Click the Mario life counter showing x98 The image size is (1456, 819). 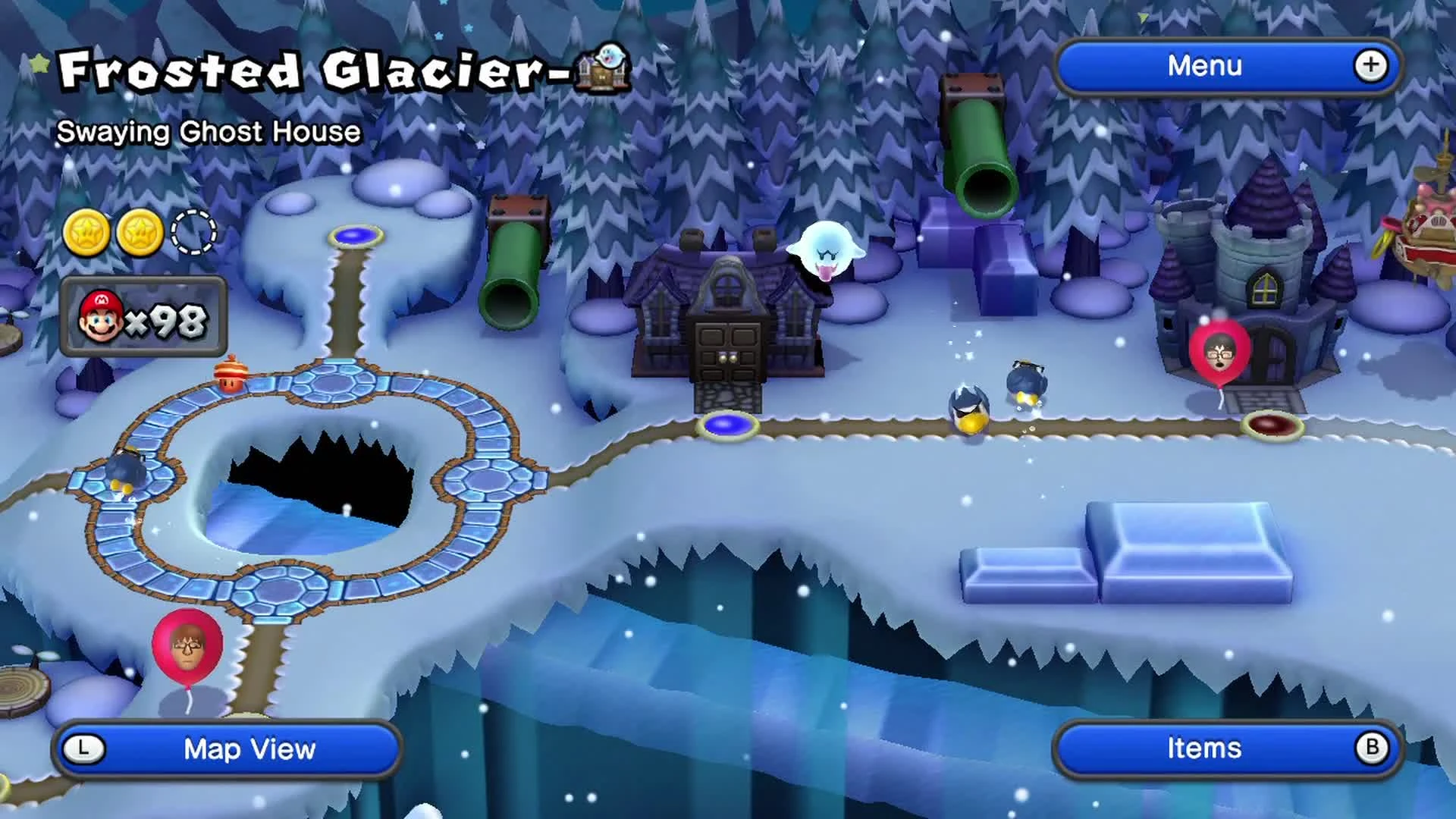pyautogui.click(x=144, y=322)
